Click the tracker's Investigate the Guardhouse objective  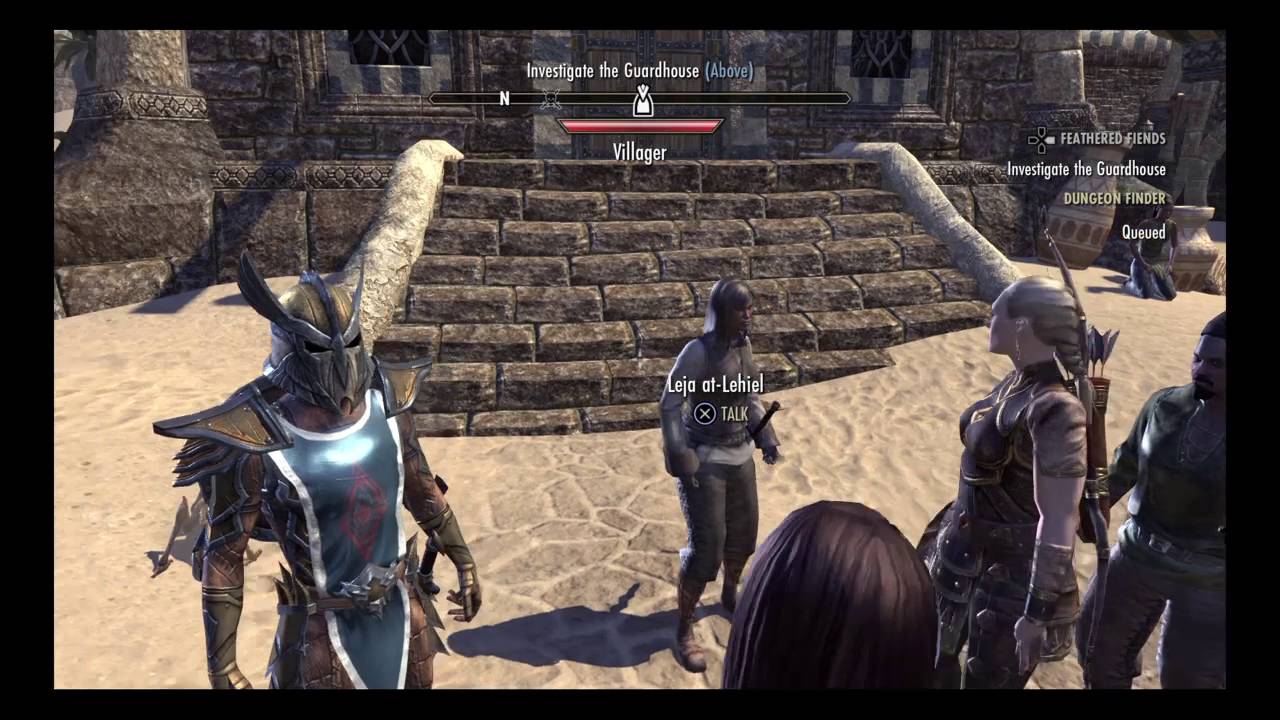click(x=1086, y=169)
